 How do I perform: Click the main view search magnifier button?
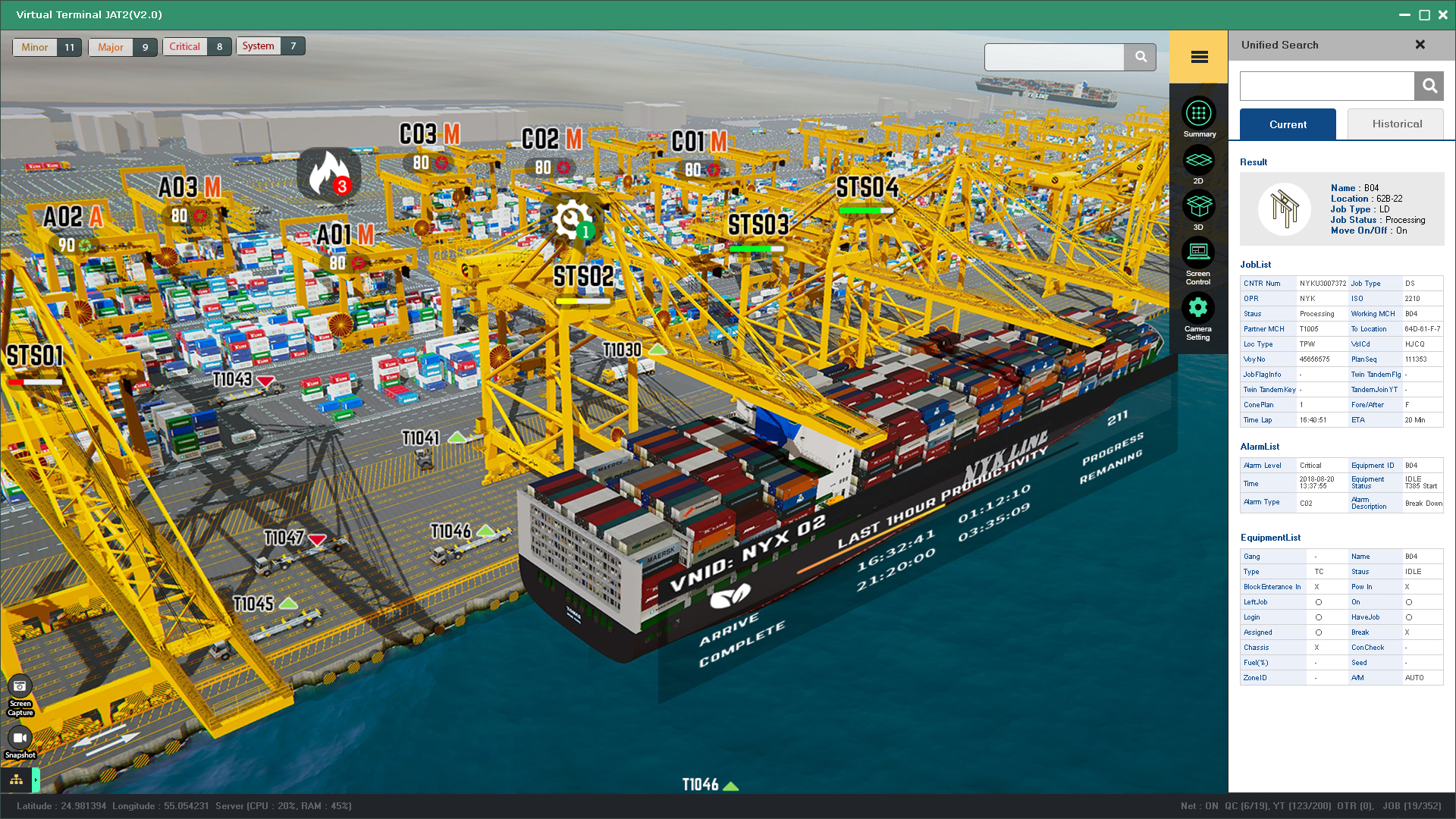tap(1140, 57)
